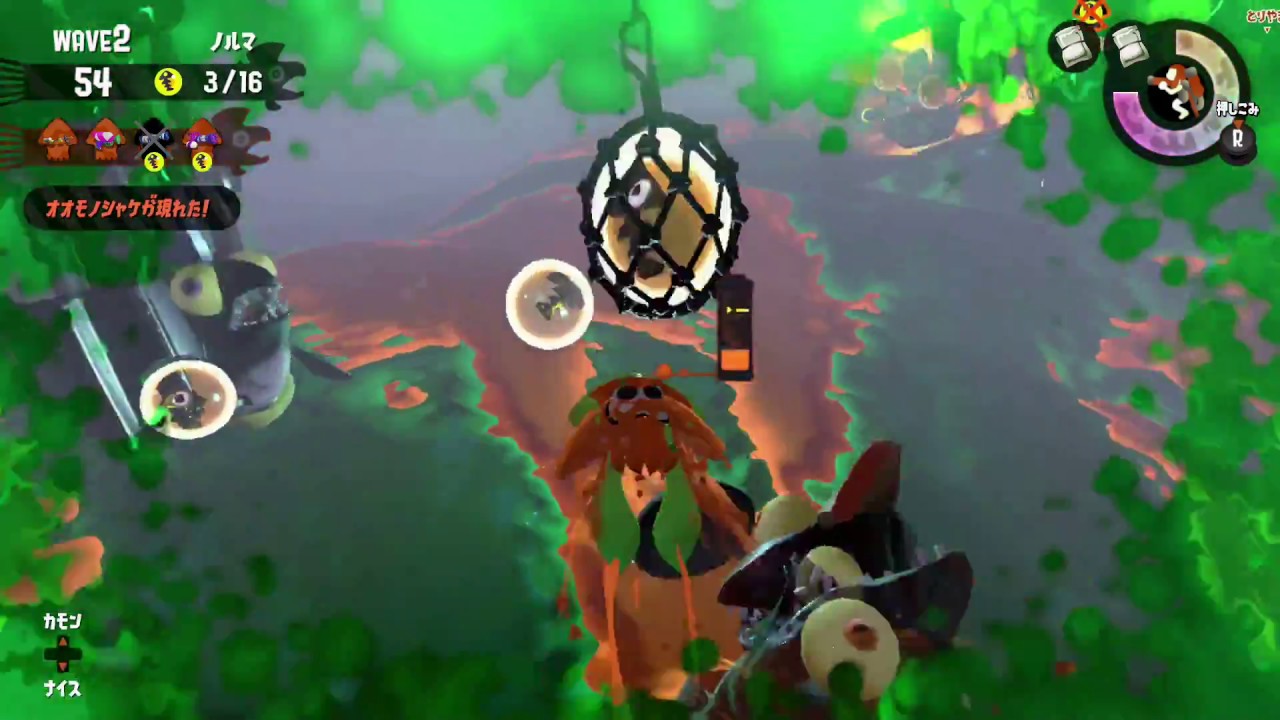Click the down arrow below the D-pad
1280x720 pixels.
[x=63, y=666]
